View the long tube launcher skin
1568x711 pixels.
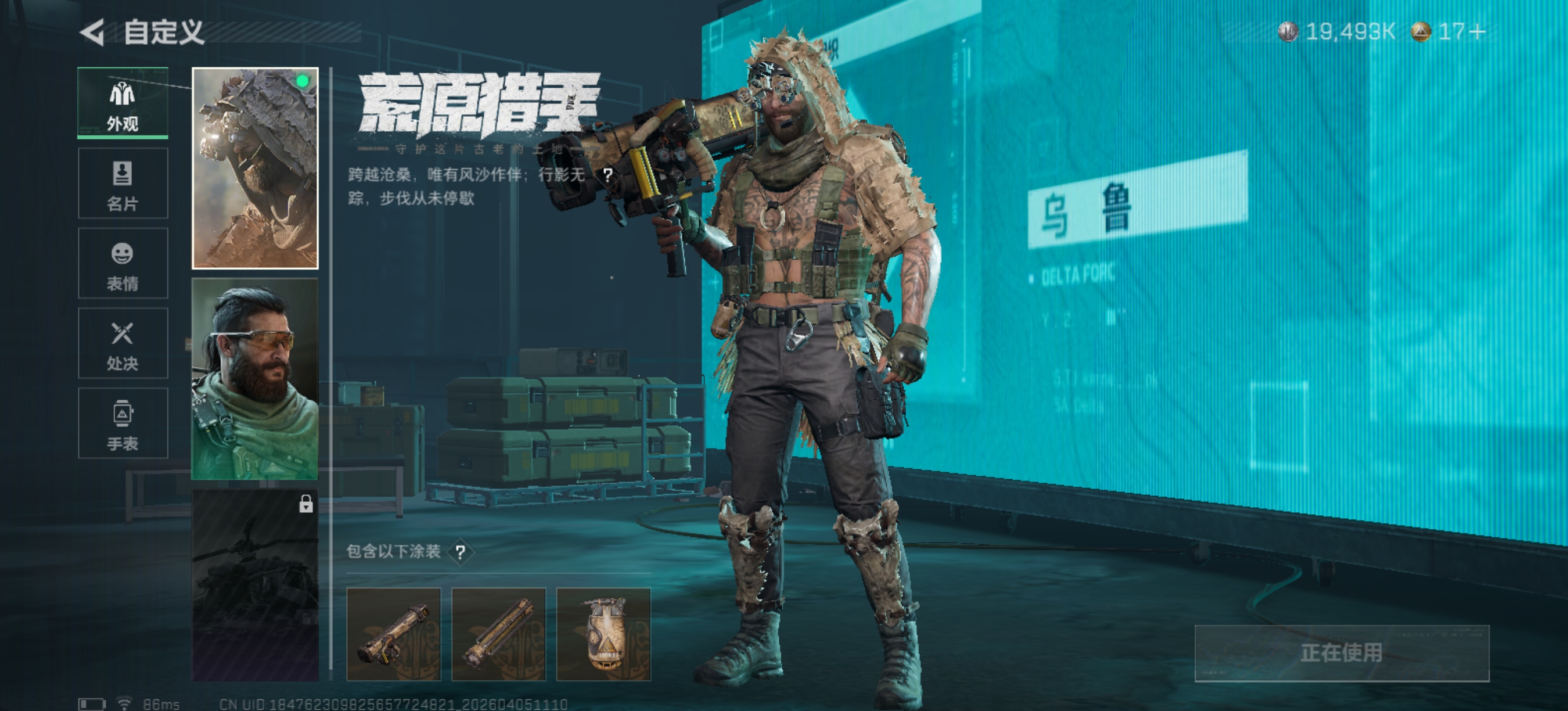click(x=498, y=634)
